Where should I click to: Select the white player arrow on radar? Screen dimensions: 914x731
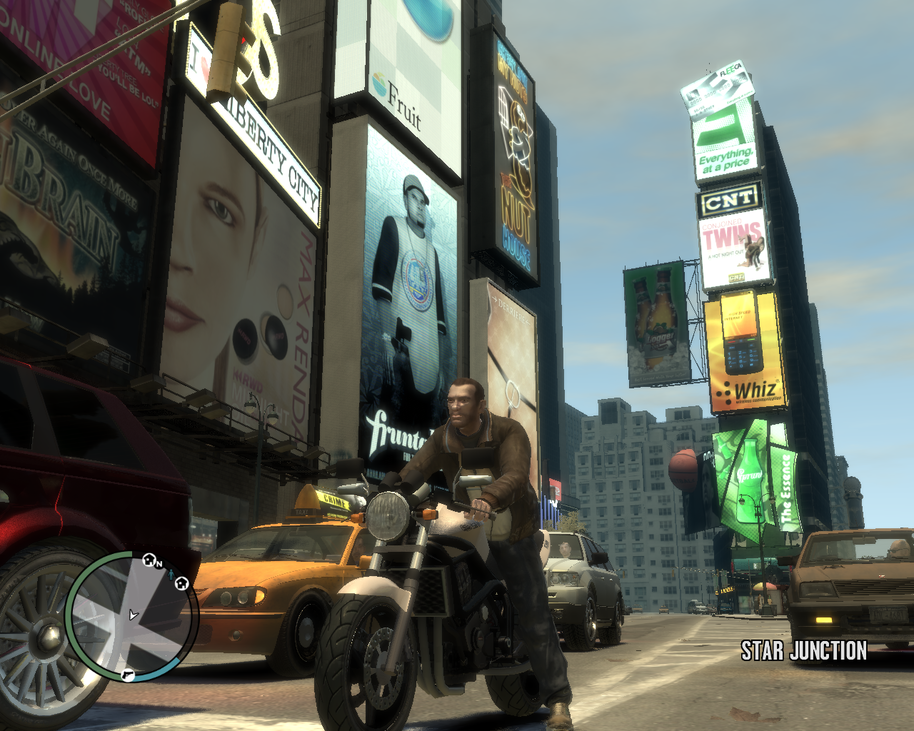tap(133, 615)
